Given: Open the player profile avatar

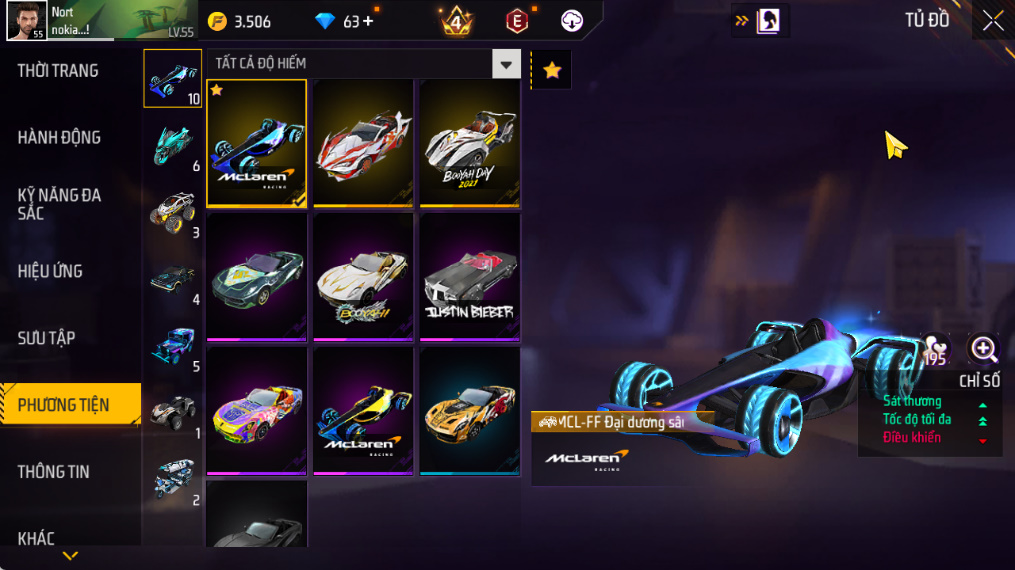Looking at the screenshot, I should click(25, 21).
